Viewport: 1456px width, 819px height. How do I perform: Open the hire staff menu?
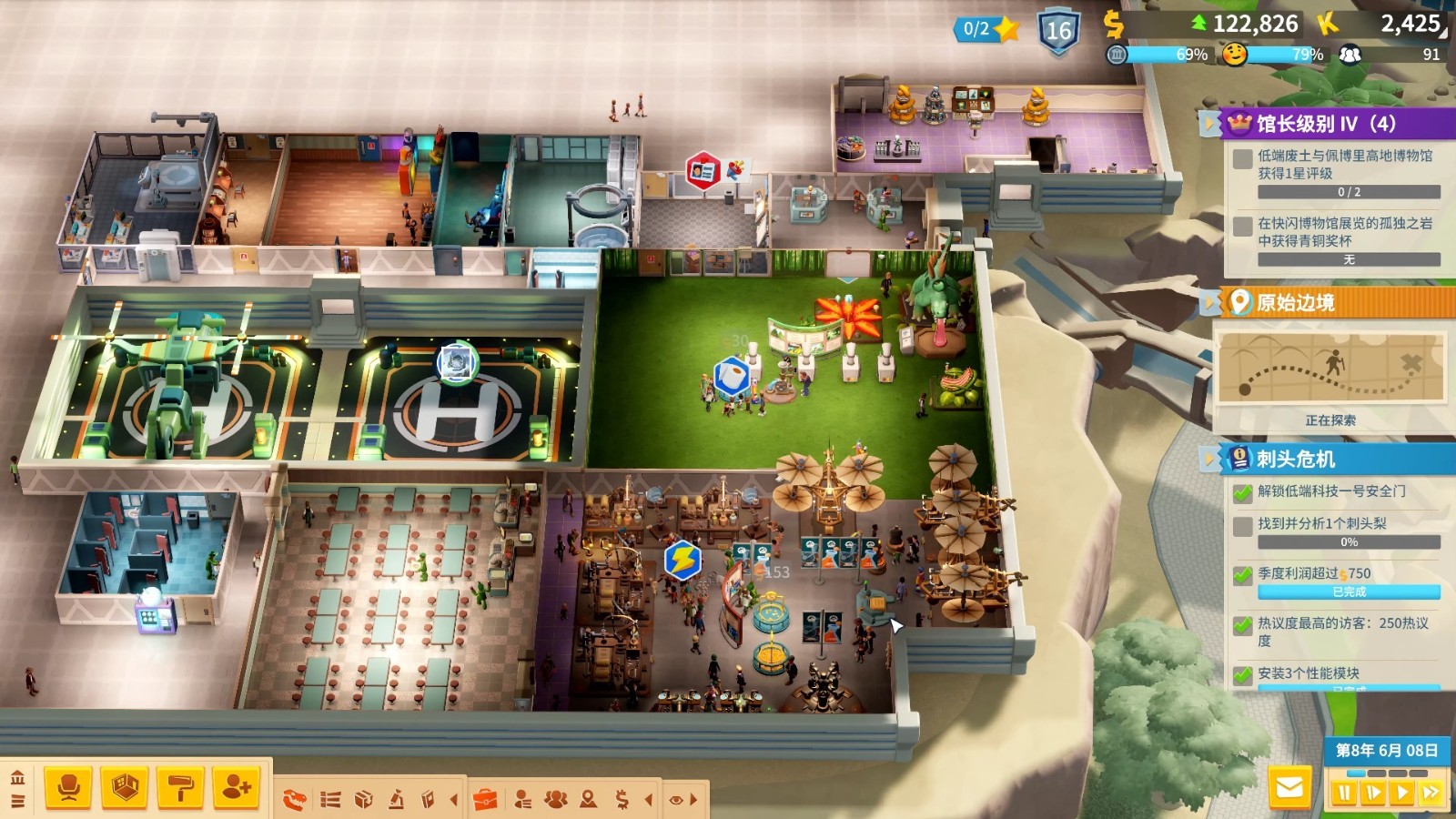point(237,788)
